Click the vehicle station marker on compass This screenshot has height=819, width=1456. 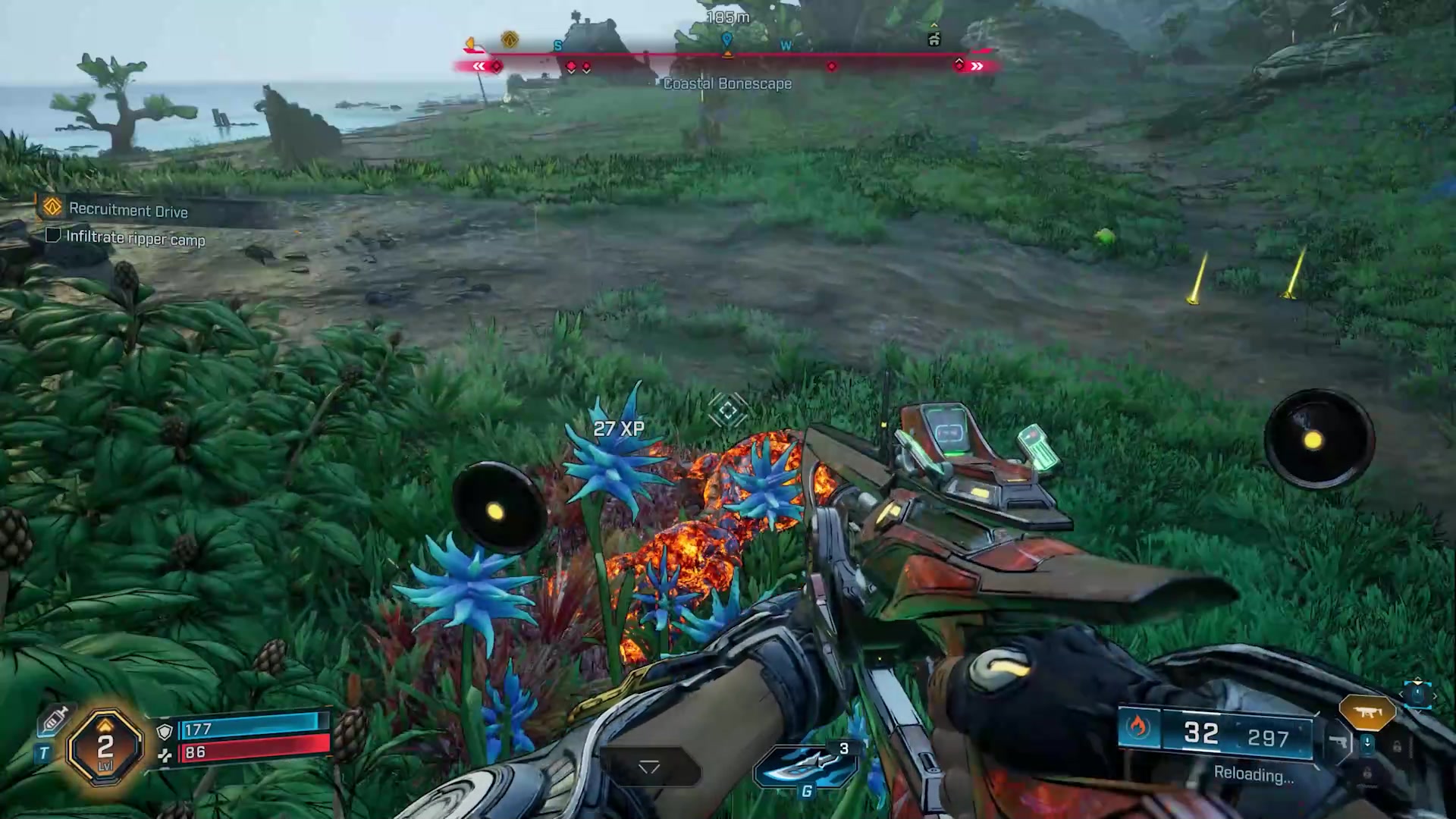click(x=934, y=39)
